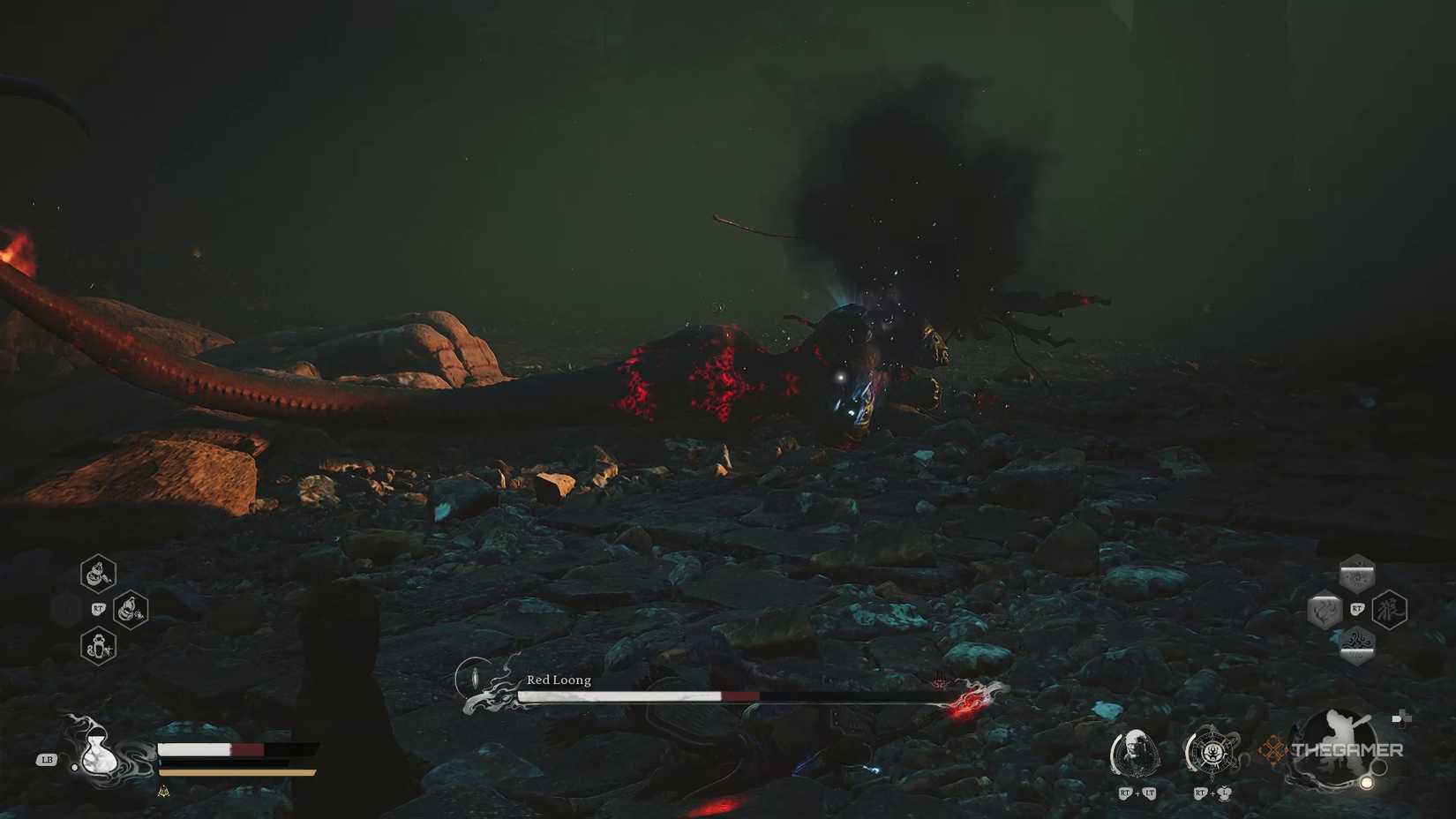Activate the wolf kanji spell icon

coord(1390,608)
